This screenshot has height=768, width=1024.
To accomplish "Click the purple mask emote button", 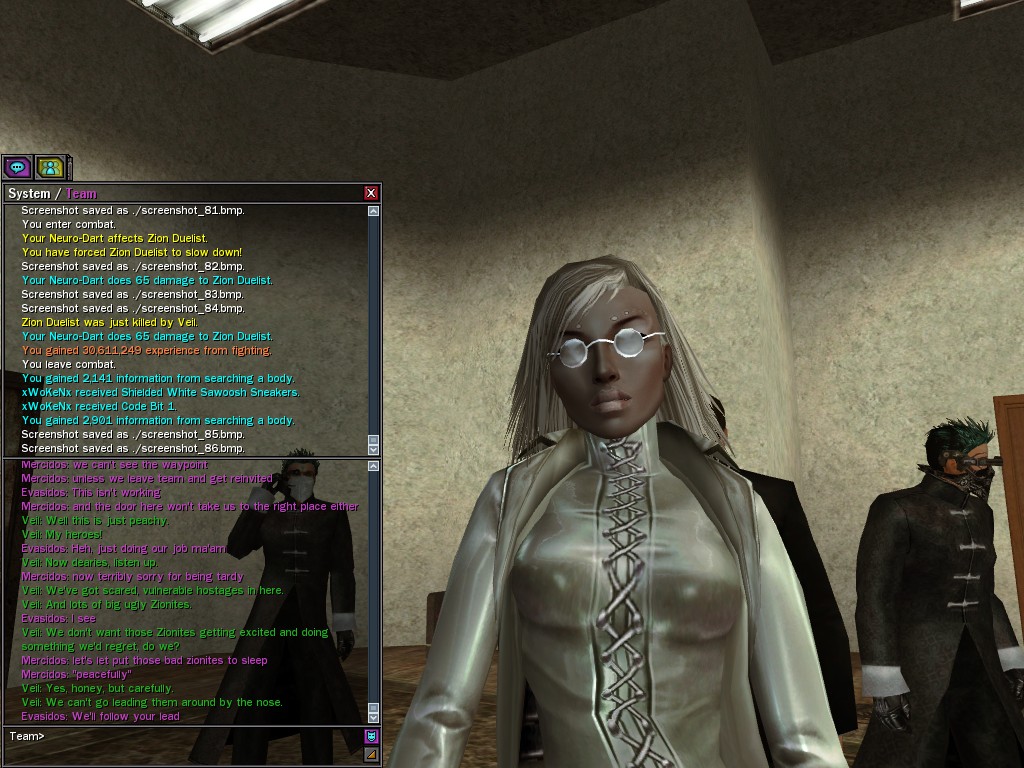I will [372, 737].
